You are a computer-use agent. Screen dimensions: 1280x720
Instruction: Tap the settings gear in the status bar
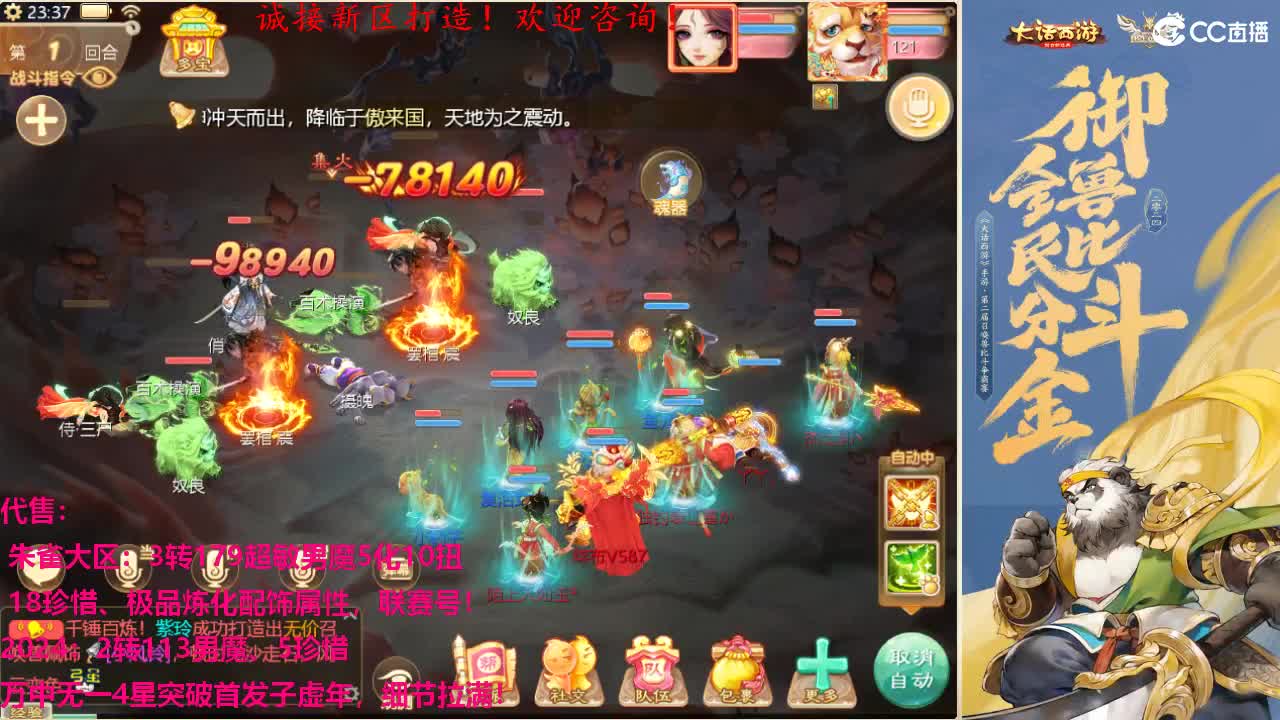pos(13,10)
